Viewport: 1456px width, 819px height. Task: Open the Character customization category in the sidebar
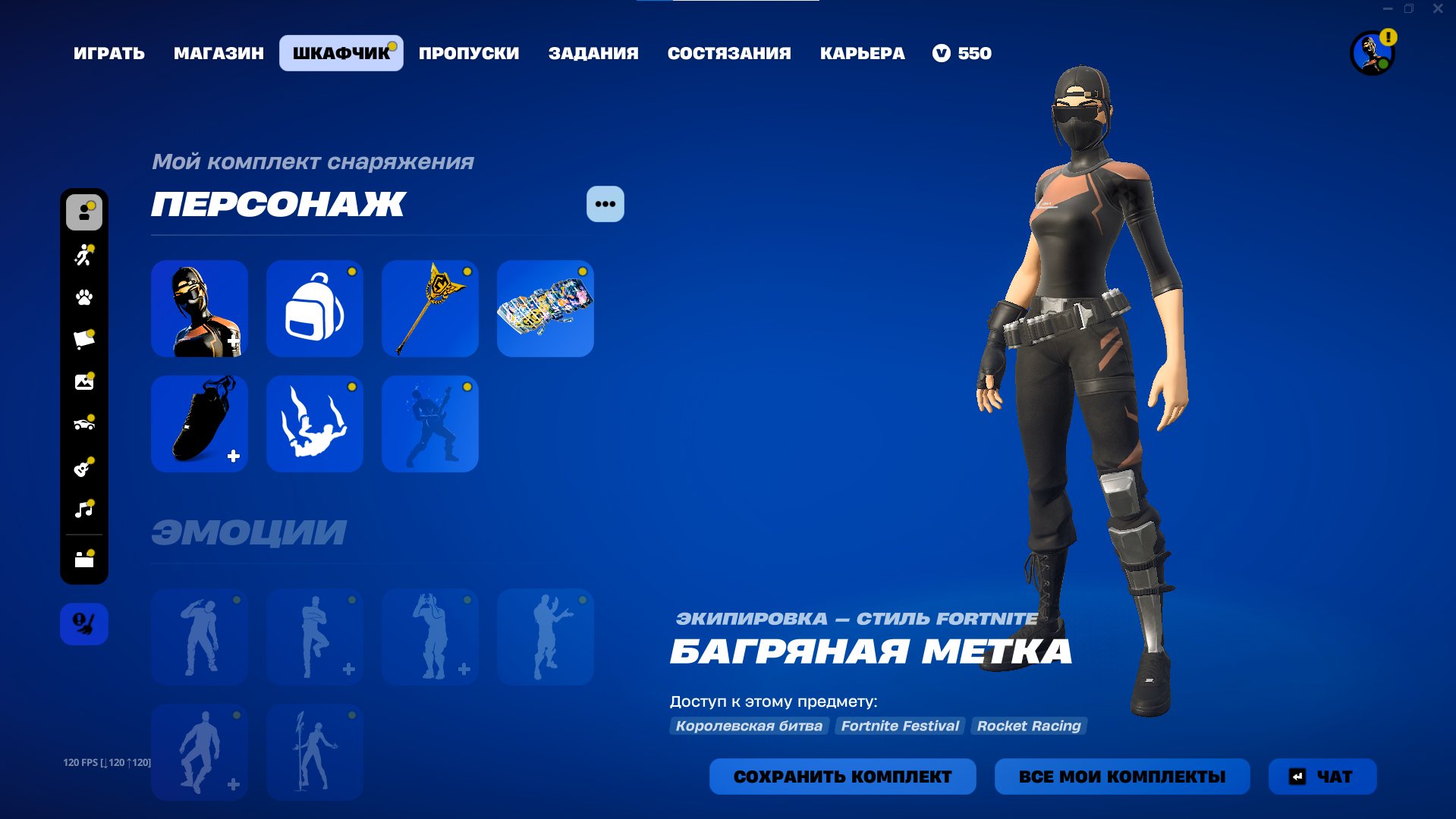[84, 213]
